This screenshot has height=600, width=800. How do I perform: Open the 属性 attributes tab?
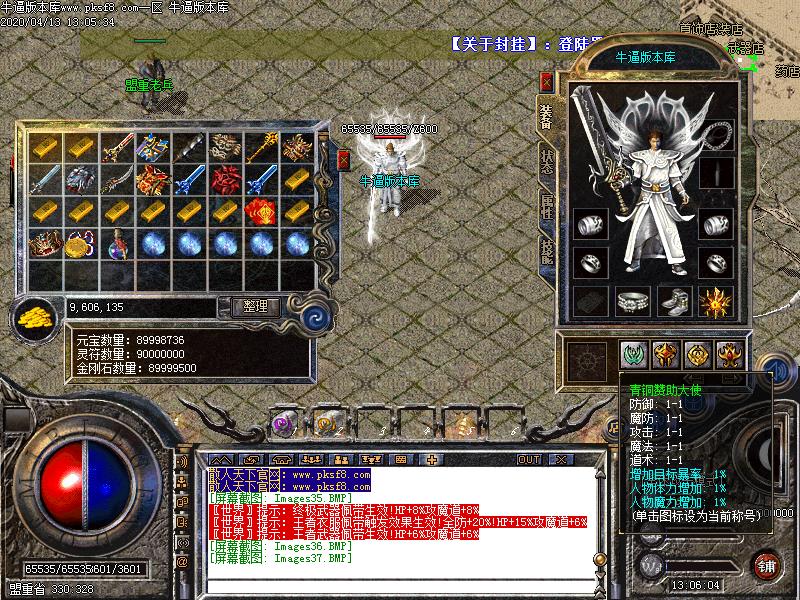tap(547, 207)
